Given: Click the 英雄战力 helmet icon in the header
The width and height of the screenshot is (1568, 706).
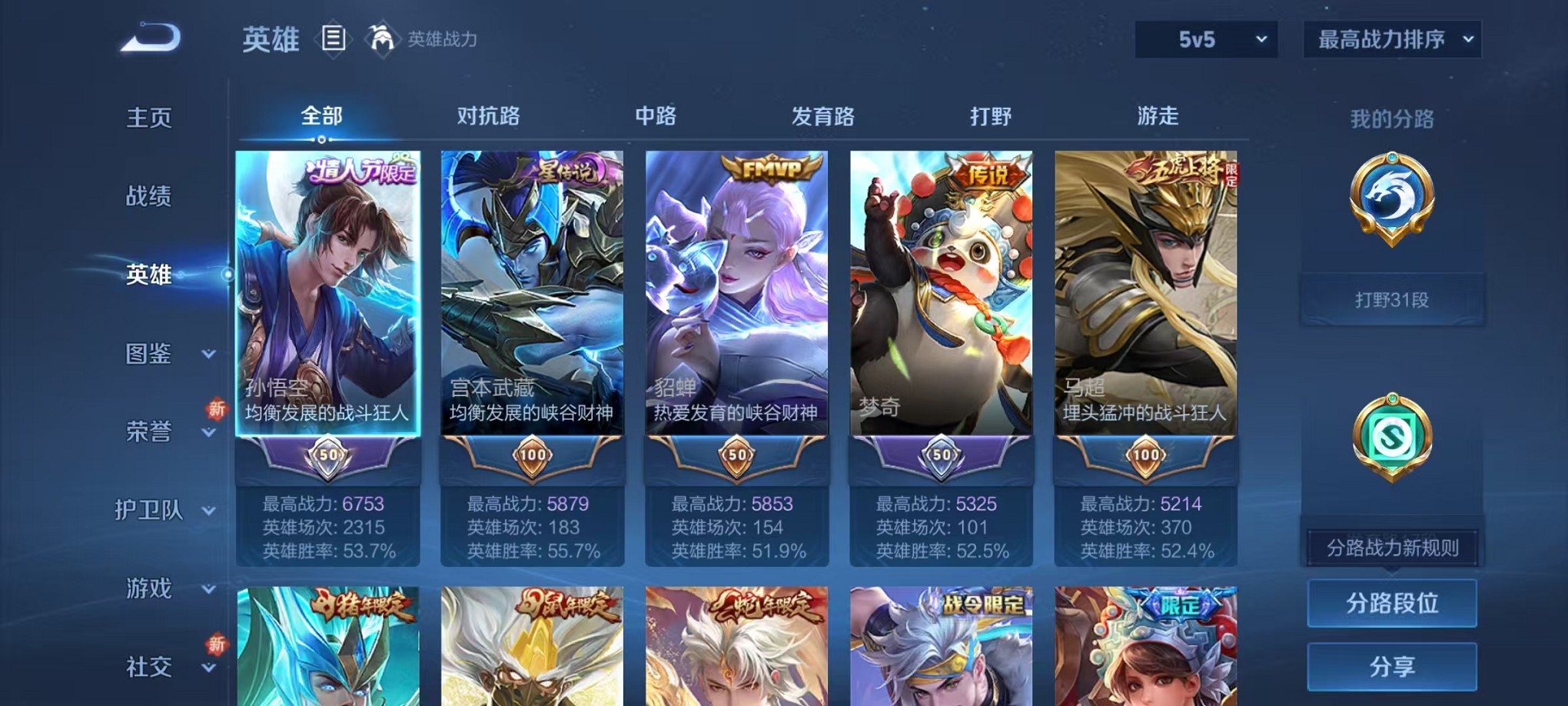Looking at the screenshot, I should [382, 37].
